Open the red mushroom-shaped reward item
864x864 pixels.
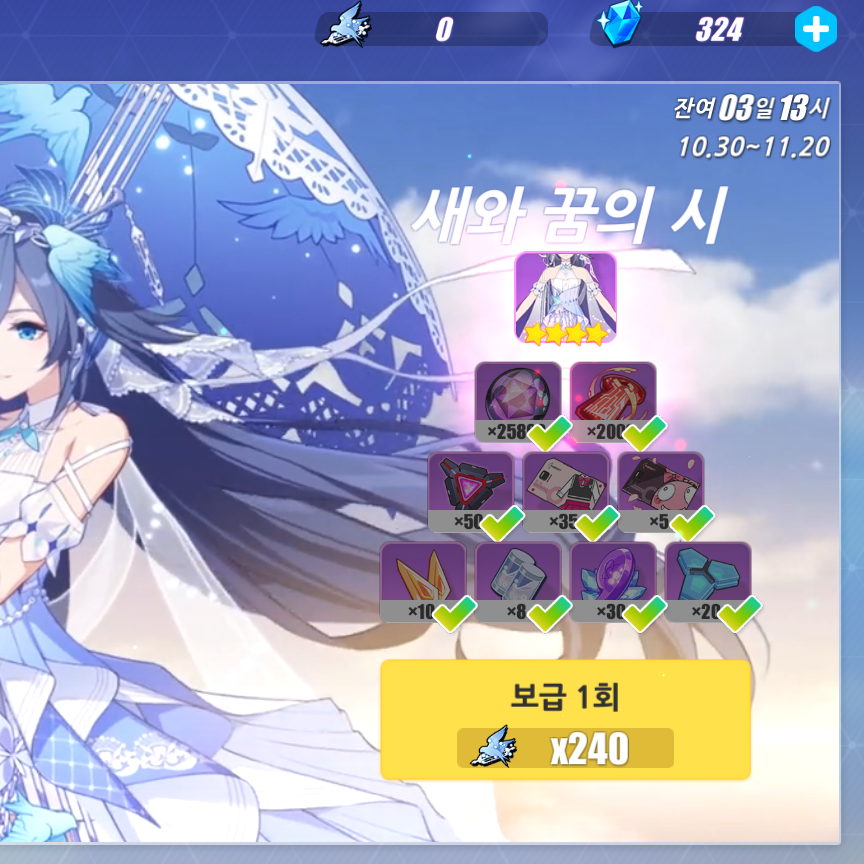pos(613,400)
